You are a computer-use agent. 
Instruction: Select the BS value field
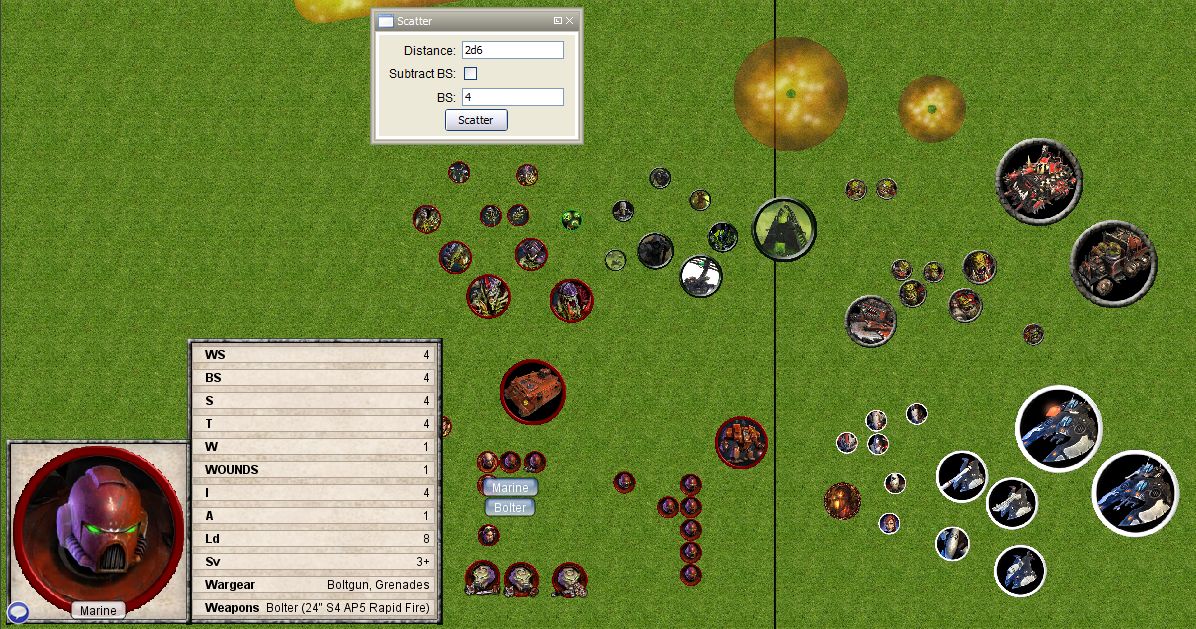pos(512,97)
